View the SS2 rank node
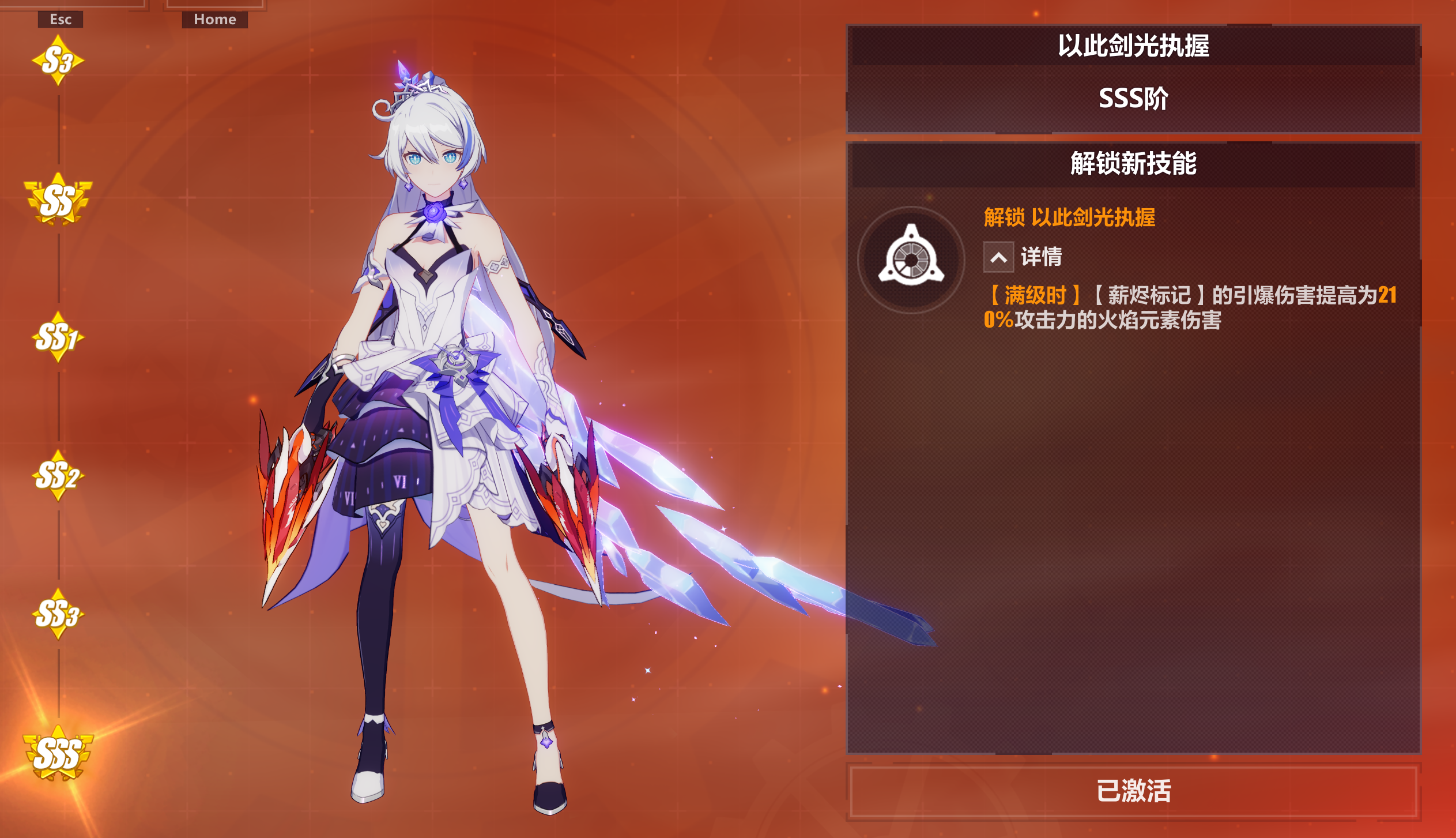 tap(58, 476)
